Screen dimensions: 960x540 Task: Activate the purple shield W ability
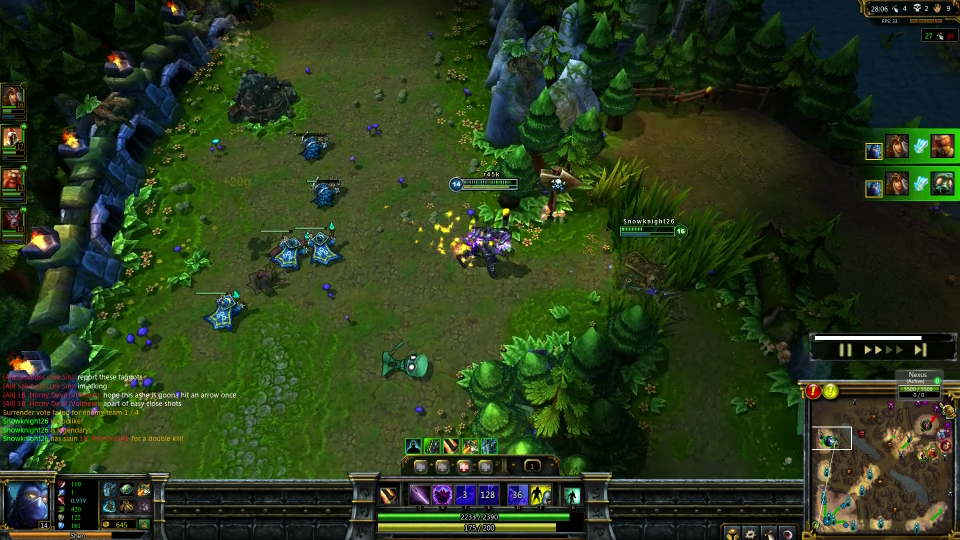click(x=441, y=494)
